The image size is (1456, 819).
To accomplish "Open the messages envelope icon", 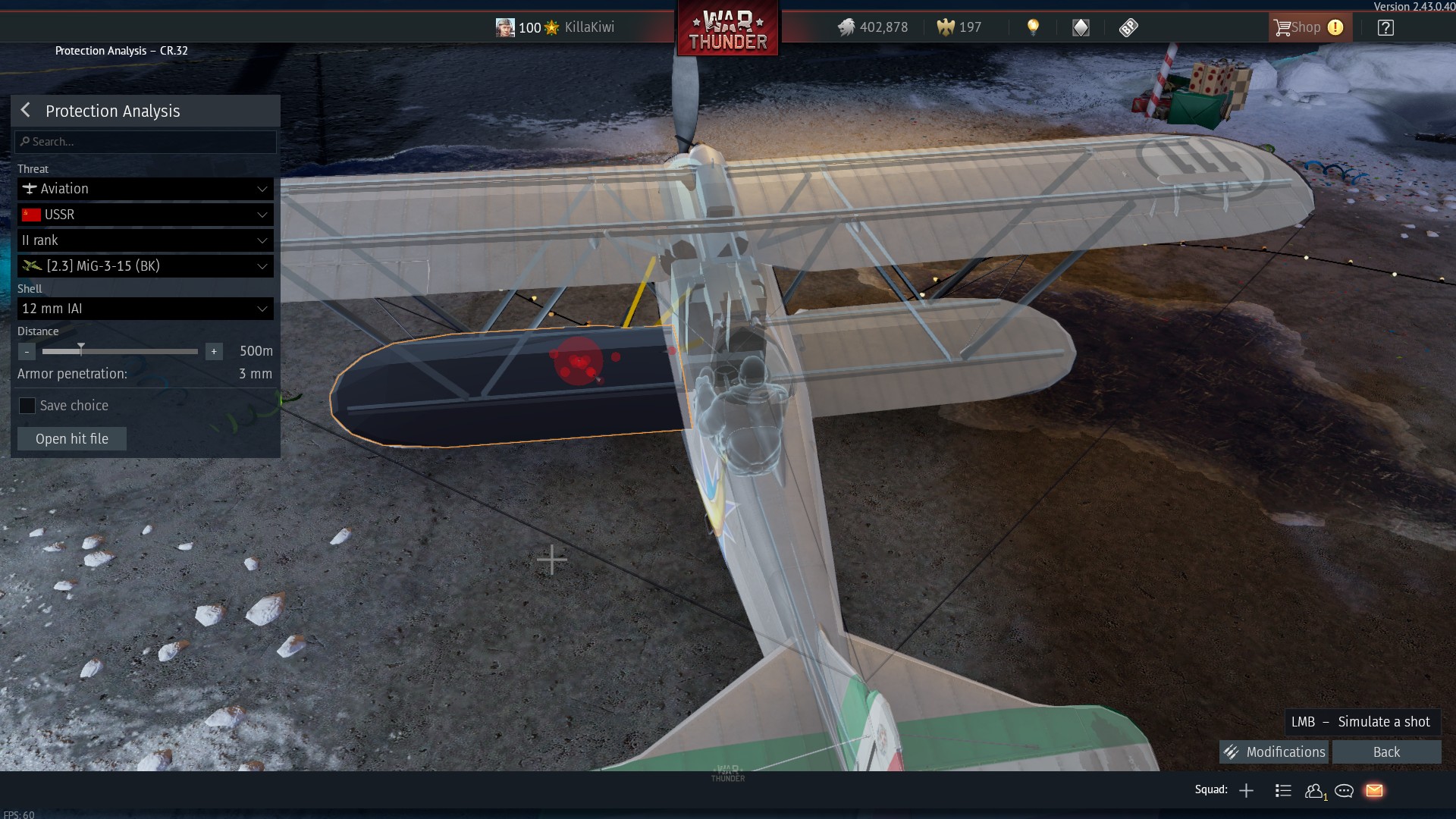I will (x=1375, y=790).
